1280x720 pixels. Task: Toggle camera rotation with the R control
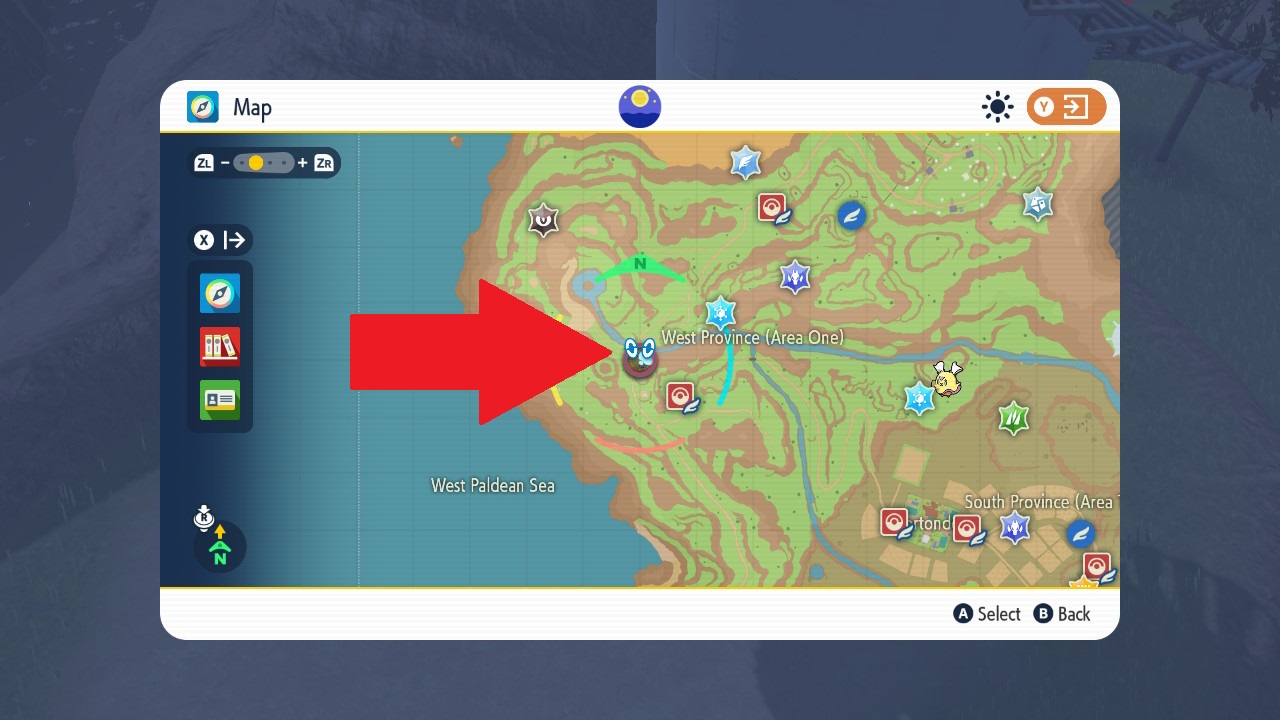point(204,519)
